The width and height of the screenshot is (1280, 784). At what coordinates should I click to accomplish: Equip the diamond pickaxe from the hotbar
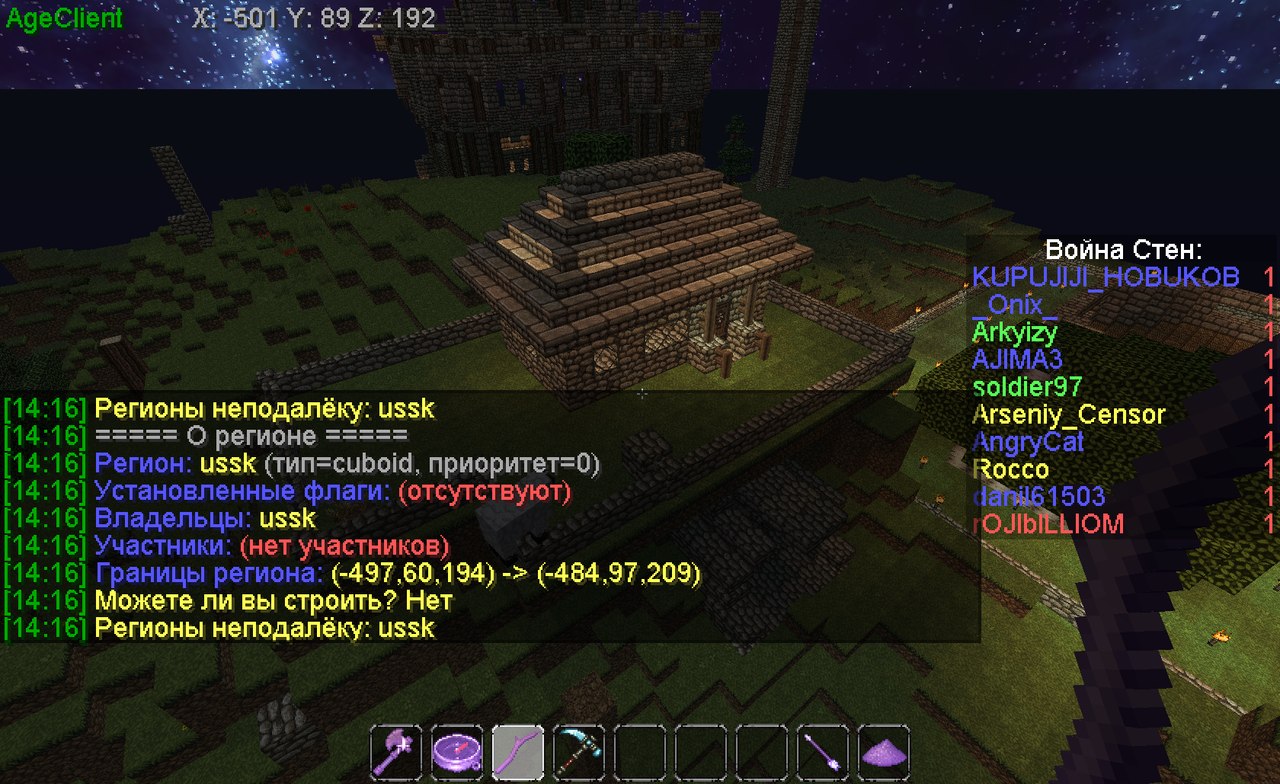[x=579, y=750]
